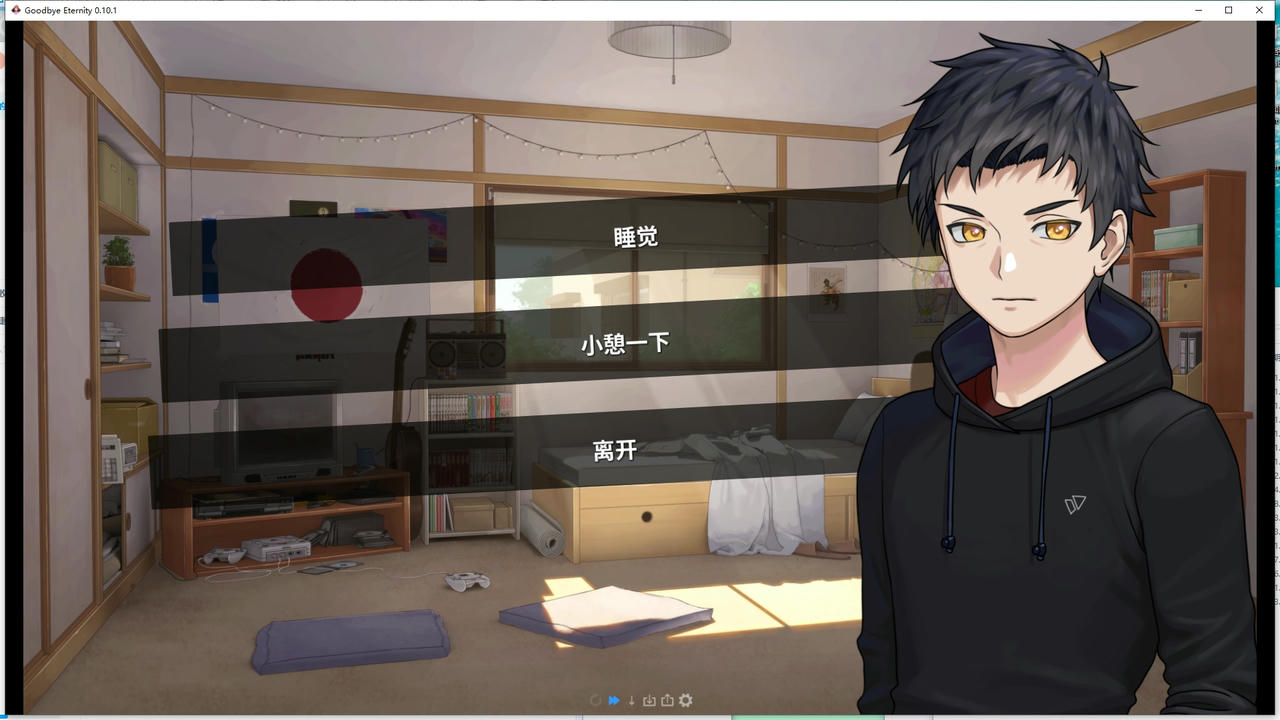Click the rollback circular-arrow icon
Image resolution: width=1280 pixels, height=720 pixels.
click(595, 700)
